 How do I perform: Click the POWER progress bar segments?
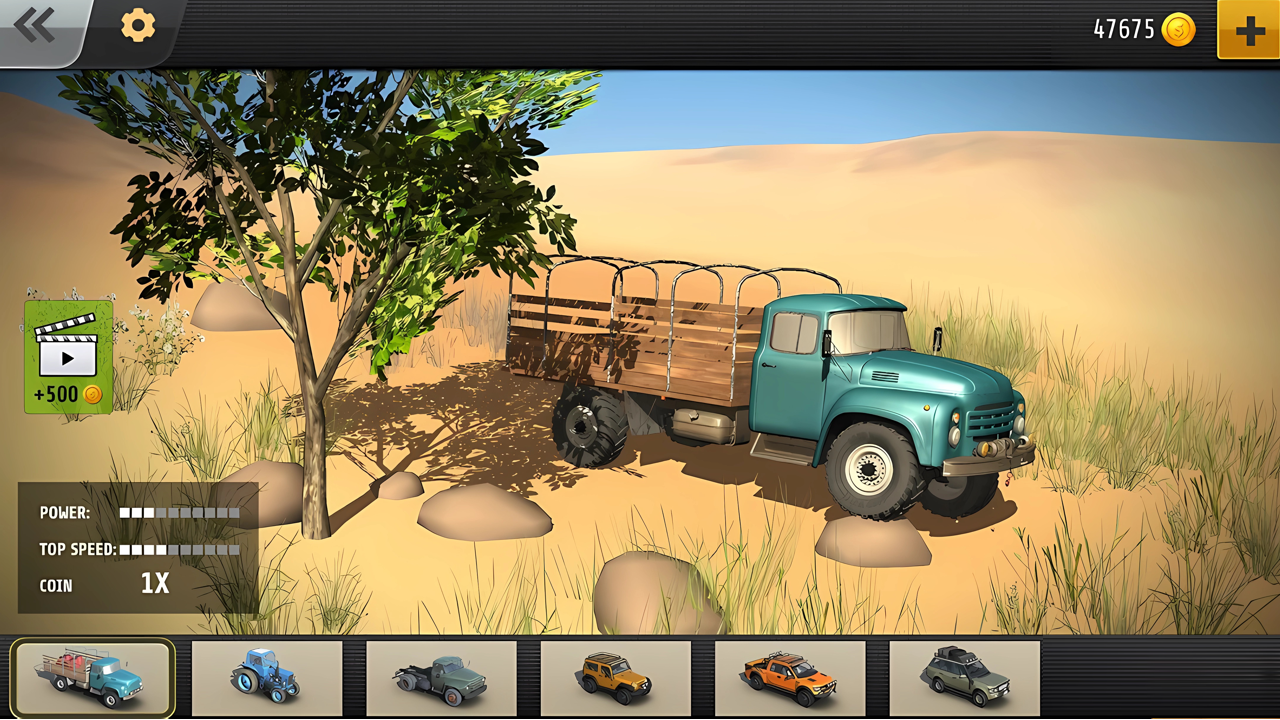180,512
